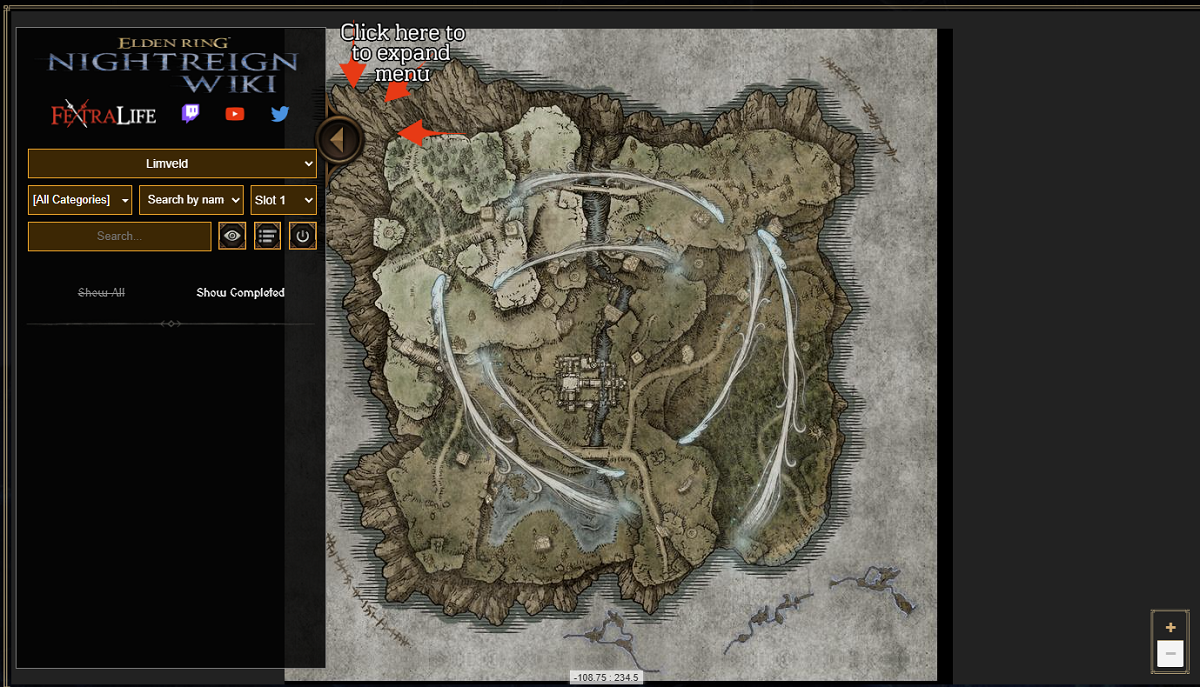Image resolution: width=1200 pixels, height=687 pixels.
Task: Click the Search text field
Action: (119, 237)
